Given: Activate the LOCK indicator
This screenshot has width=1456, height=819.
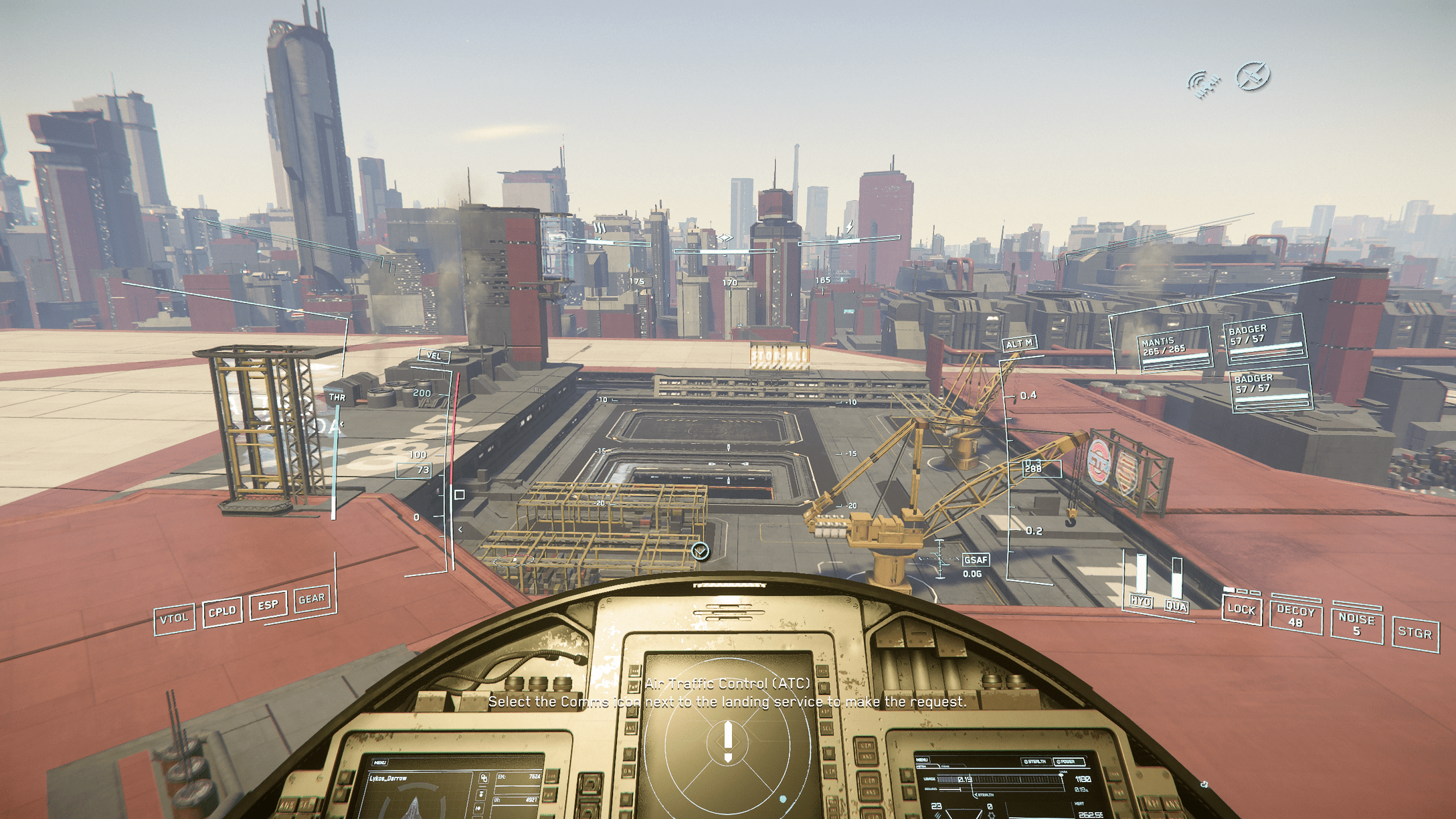Looking at the screenshot, I should click(x=1241, y=610).
